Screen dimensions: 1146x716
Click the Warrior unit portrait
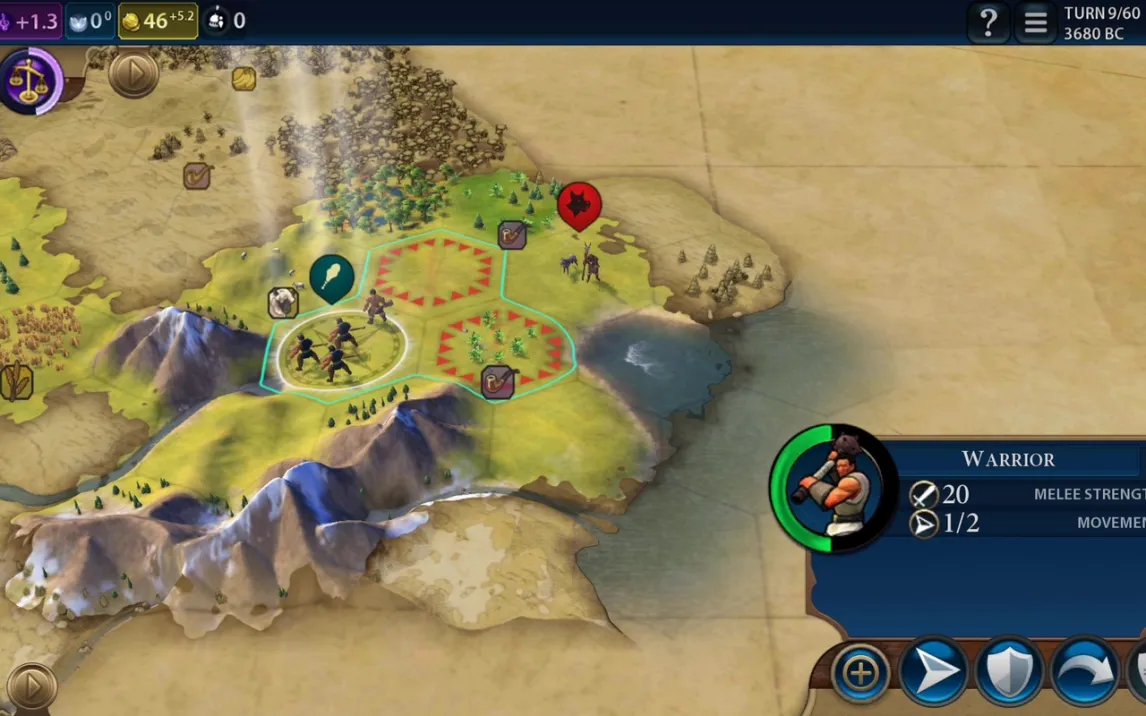point(833,487)
